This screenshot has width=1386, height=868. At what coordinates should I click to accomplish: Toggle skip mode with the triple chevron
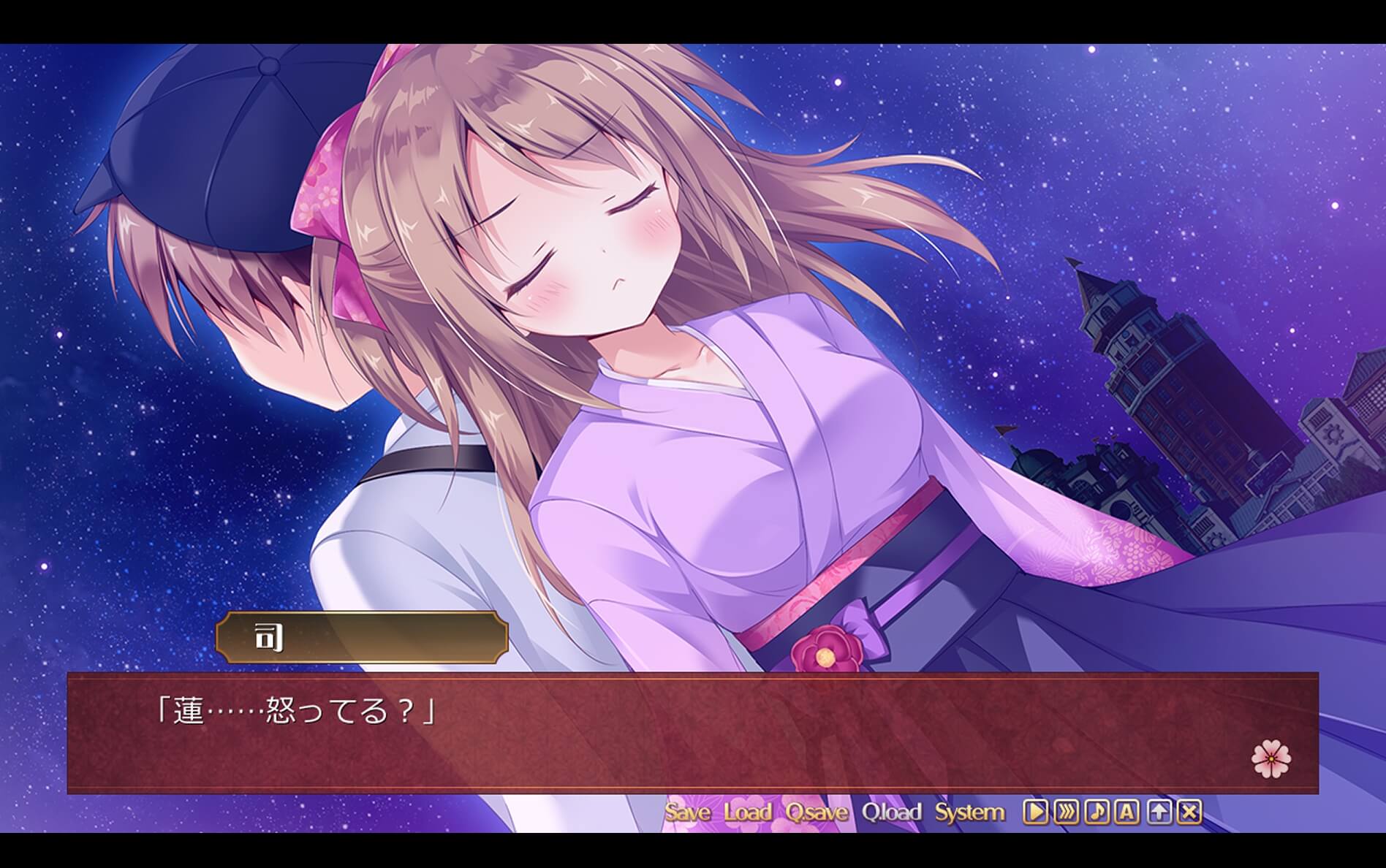tap(1065, 812)
